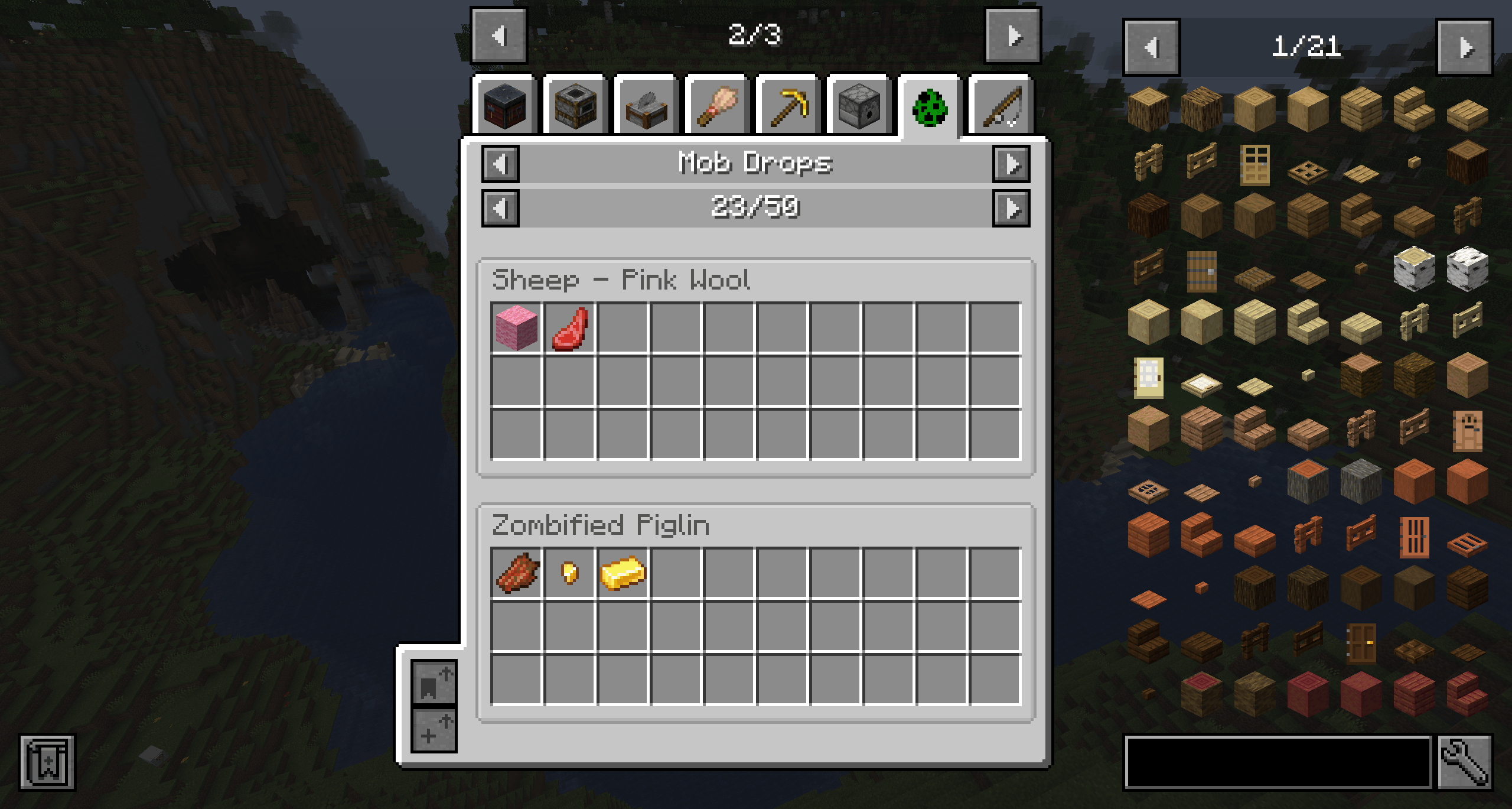Switch to next category after Mob Drops
Screen dimensions: 1512x809
coord(1011,164)
